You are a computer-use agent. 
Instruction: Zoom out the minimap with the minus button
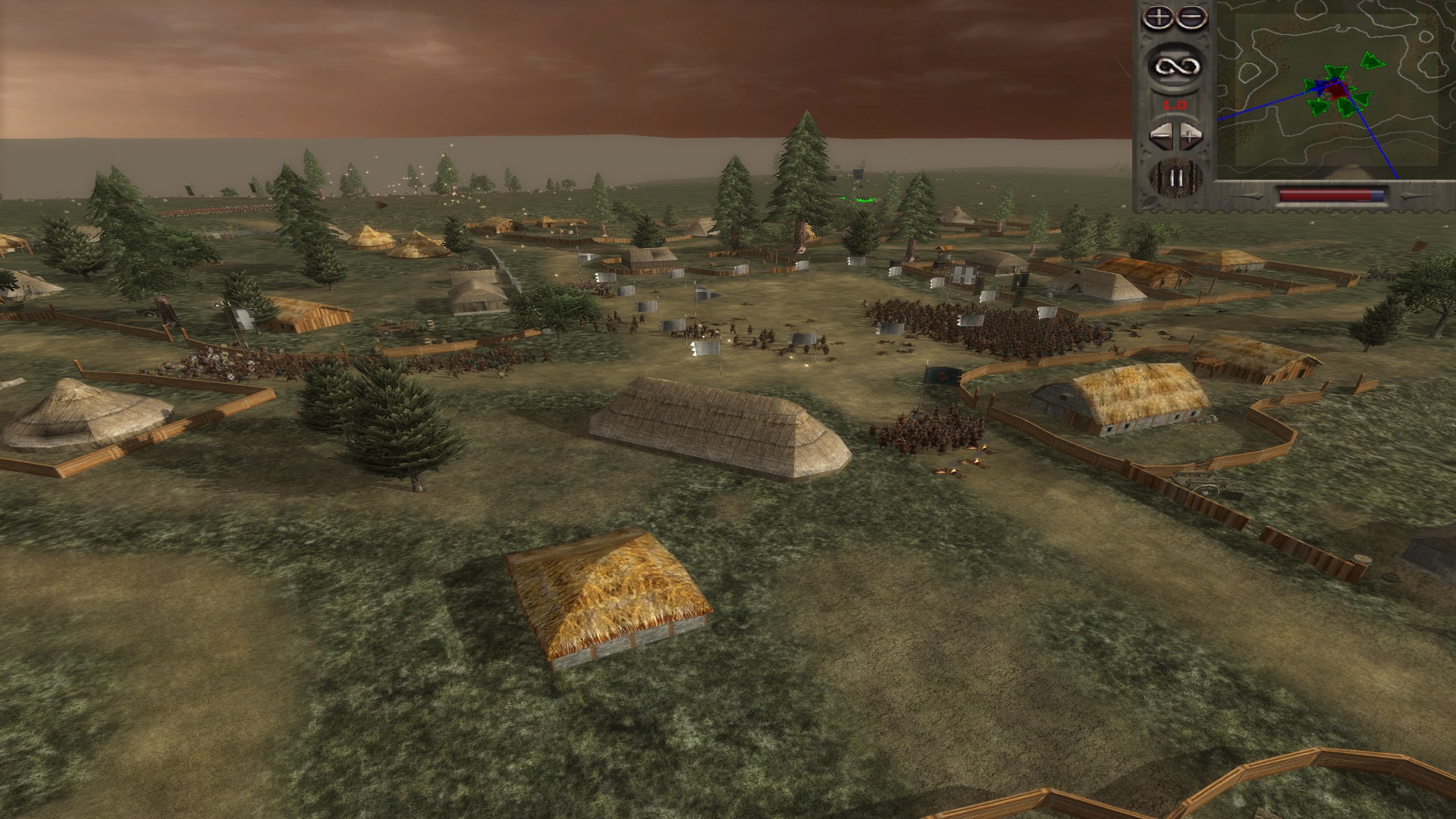coord(1192,17)
